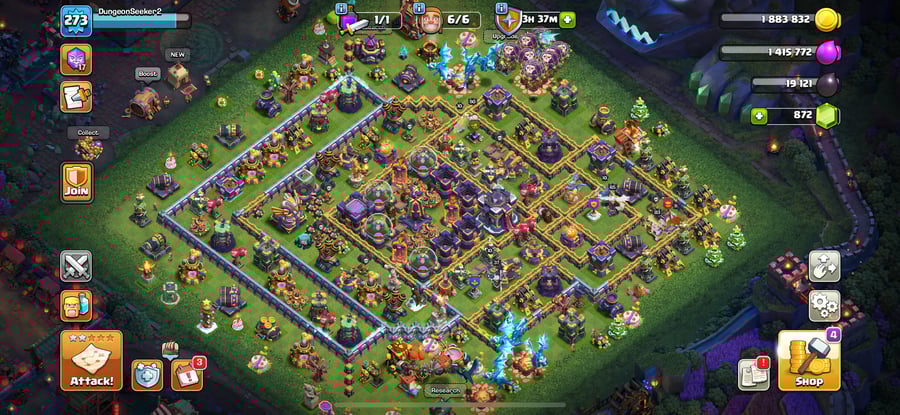Tap the Join clan button
Screen dimensions: 900x415
(76, 183)
